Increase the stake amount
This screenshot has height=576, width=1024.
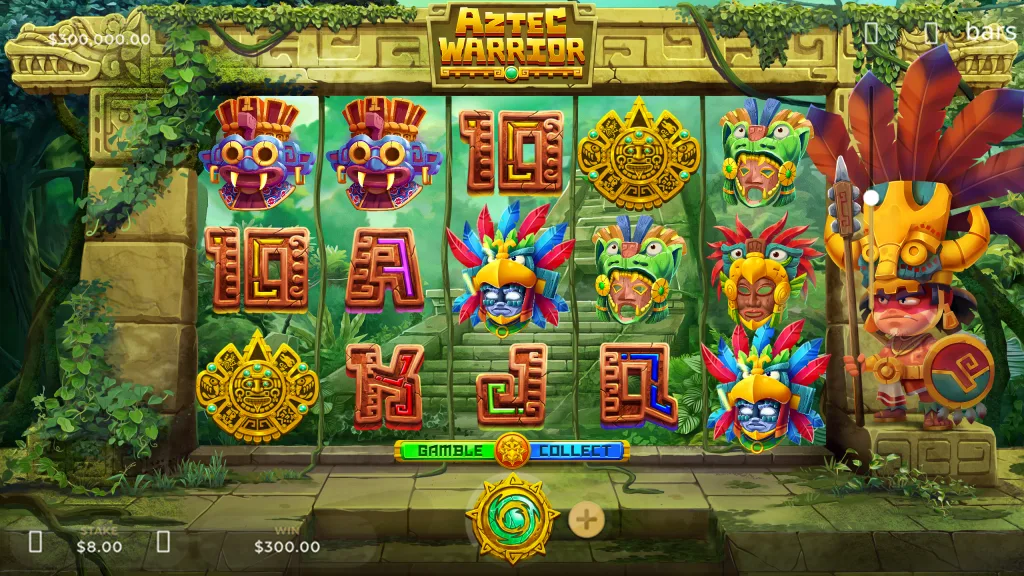click(x=163, y=542)
